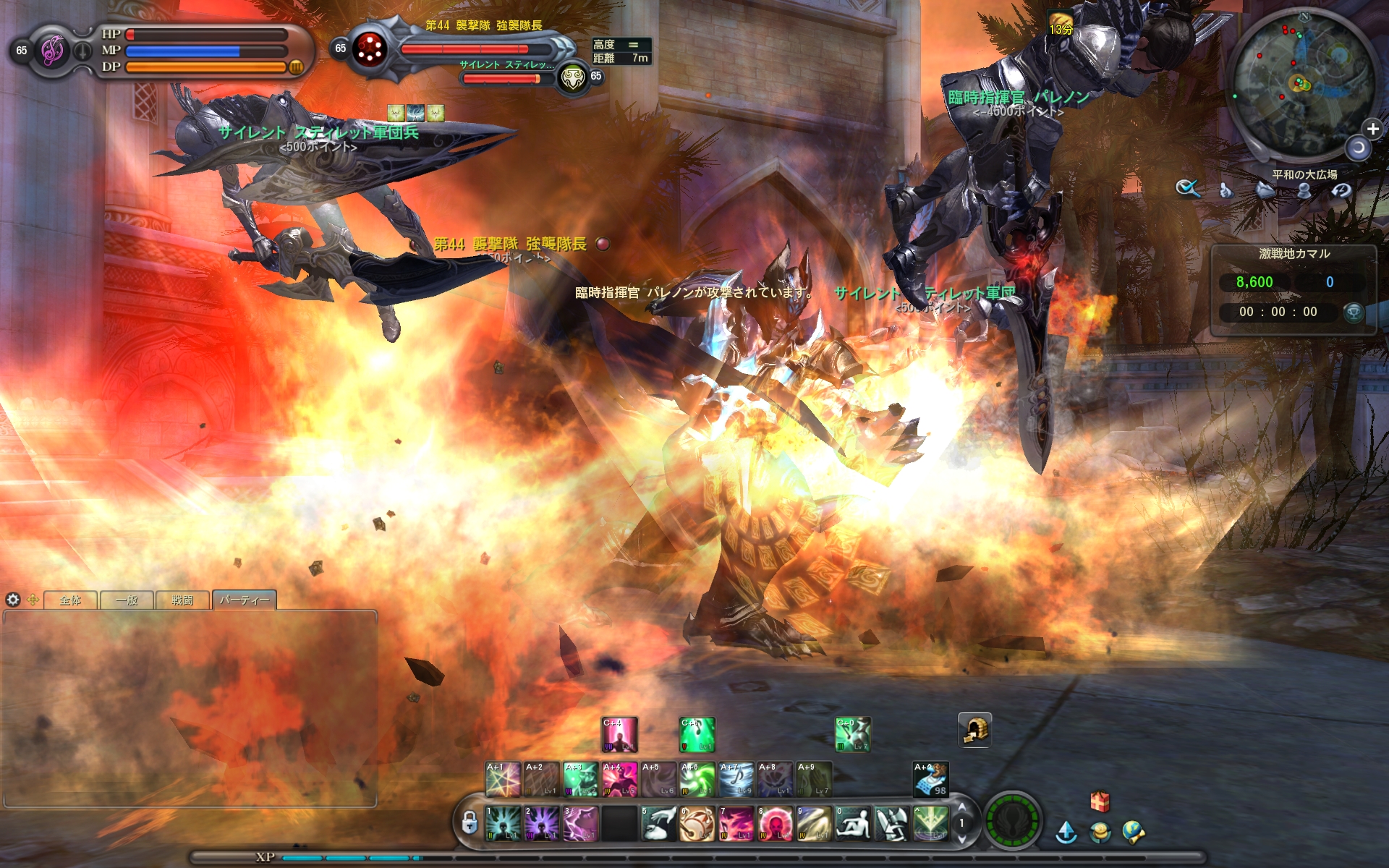The width and height of the screenshot is (1389, 868).
Task: Use the reaching hand skill in slot 5
Action: click(658, 824)
